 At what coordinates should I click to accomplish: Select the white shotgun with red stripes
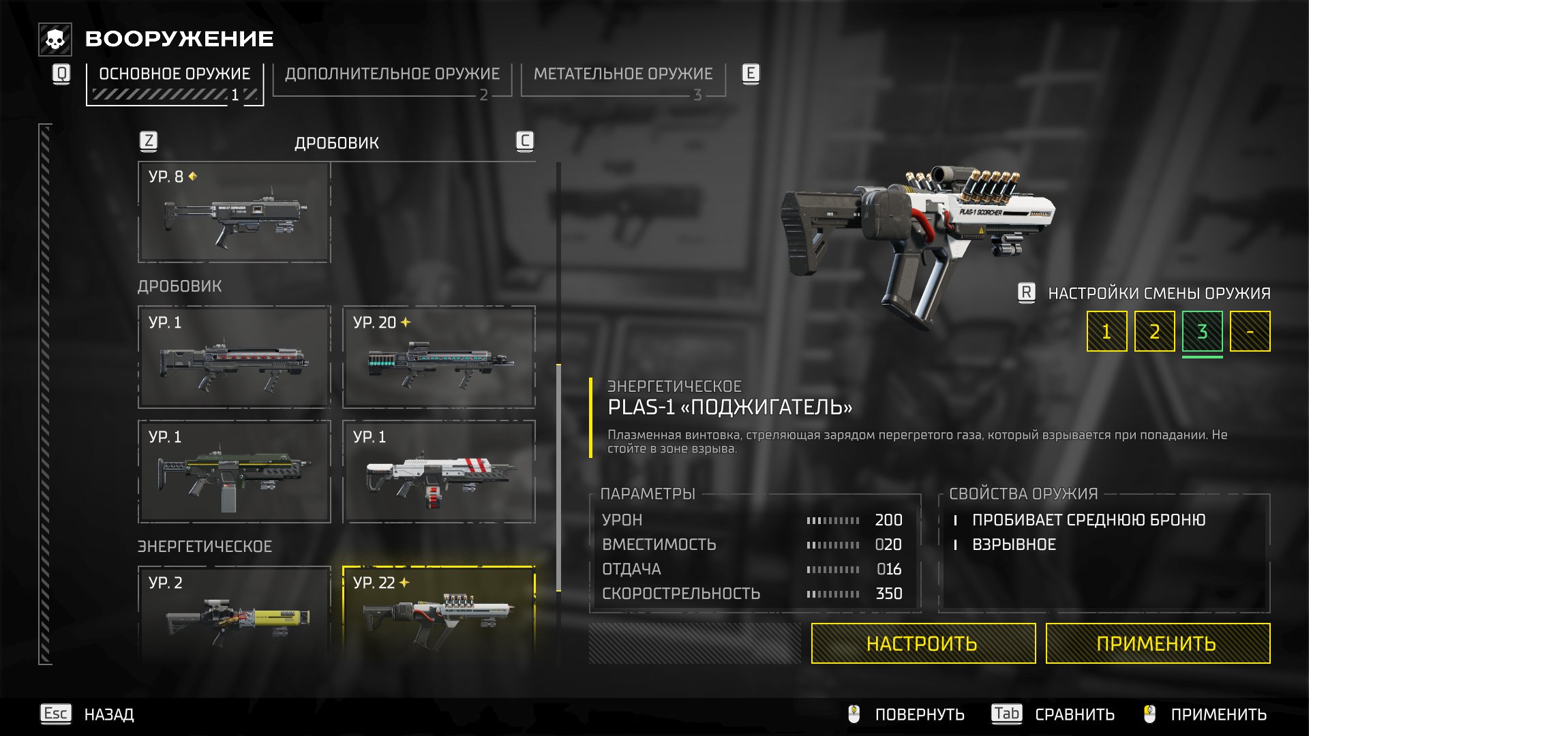coord(439,472)
